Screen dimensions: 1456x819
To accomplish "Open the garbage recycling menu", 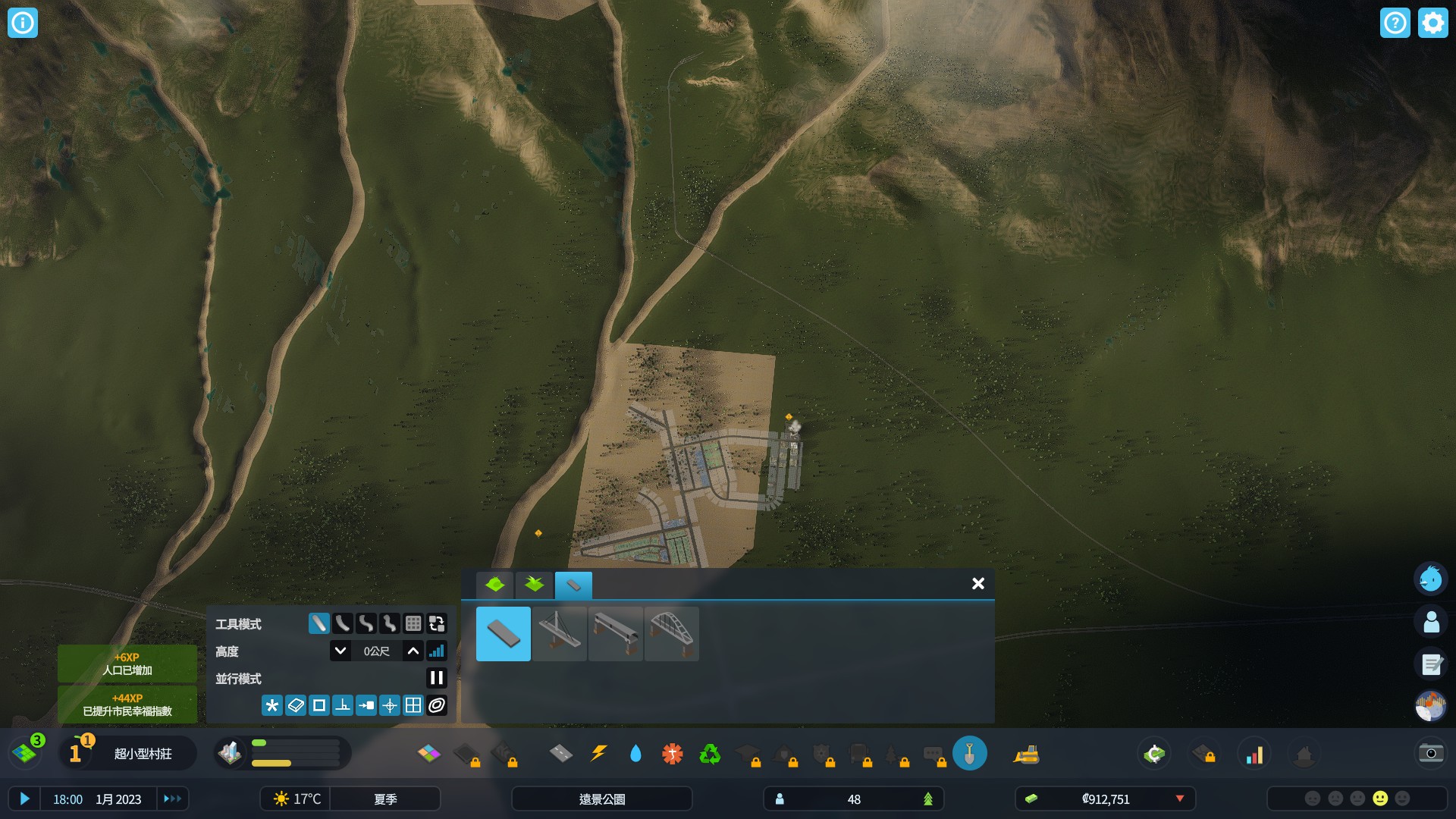I will click(708, 754).
